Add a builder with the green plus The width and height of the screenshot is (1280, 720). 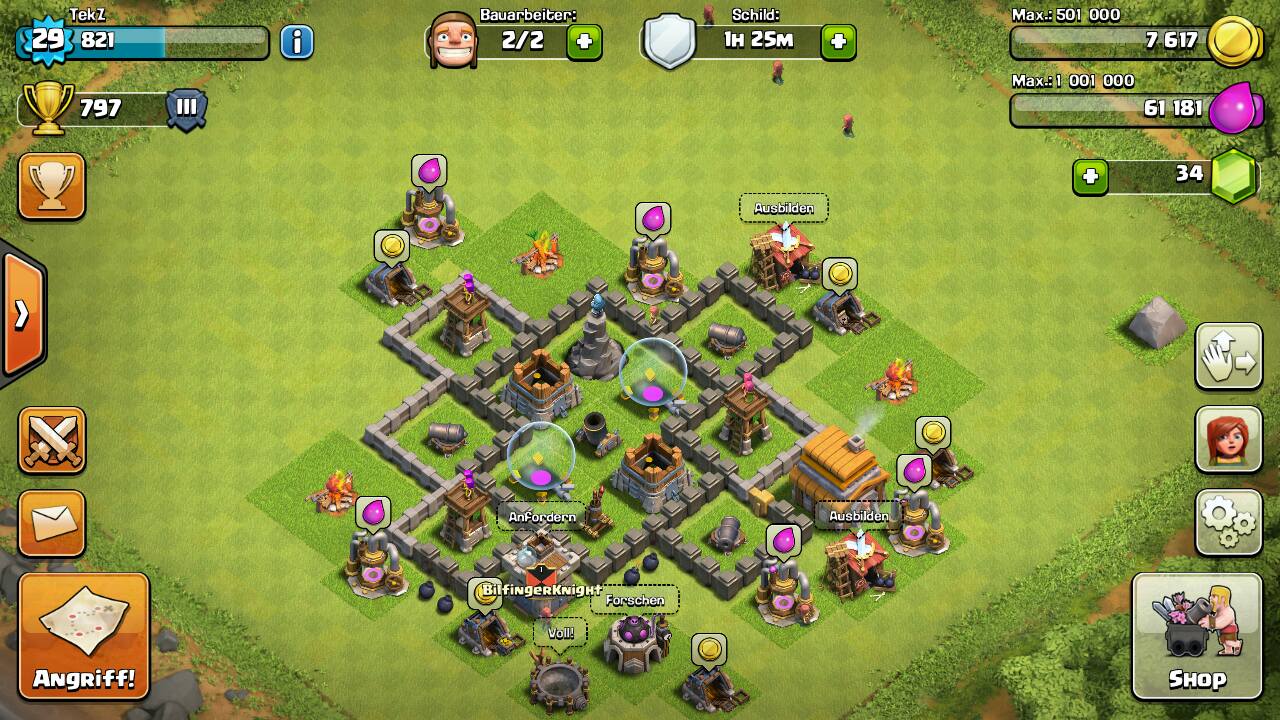tap(584, 42)
